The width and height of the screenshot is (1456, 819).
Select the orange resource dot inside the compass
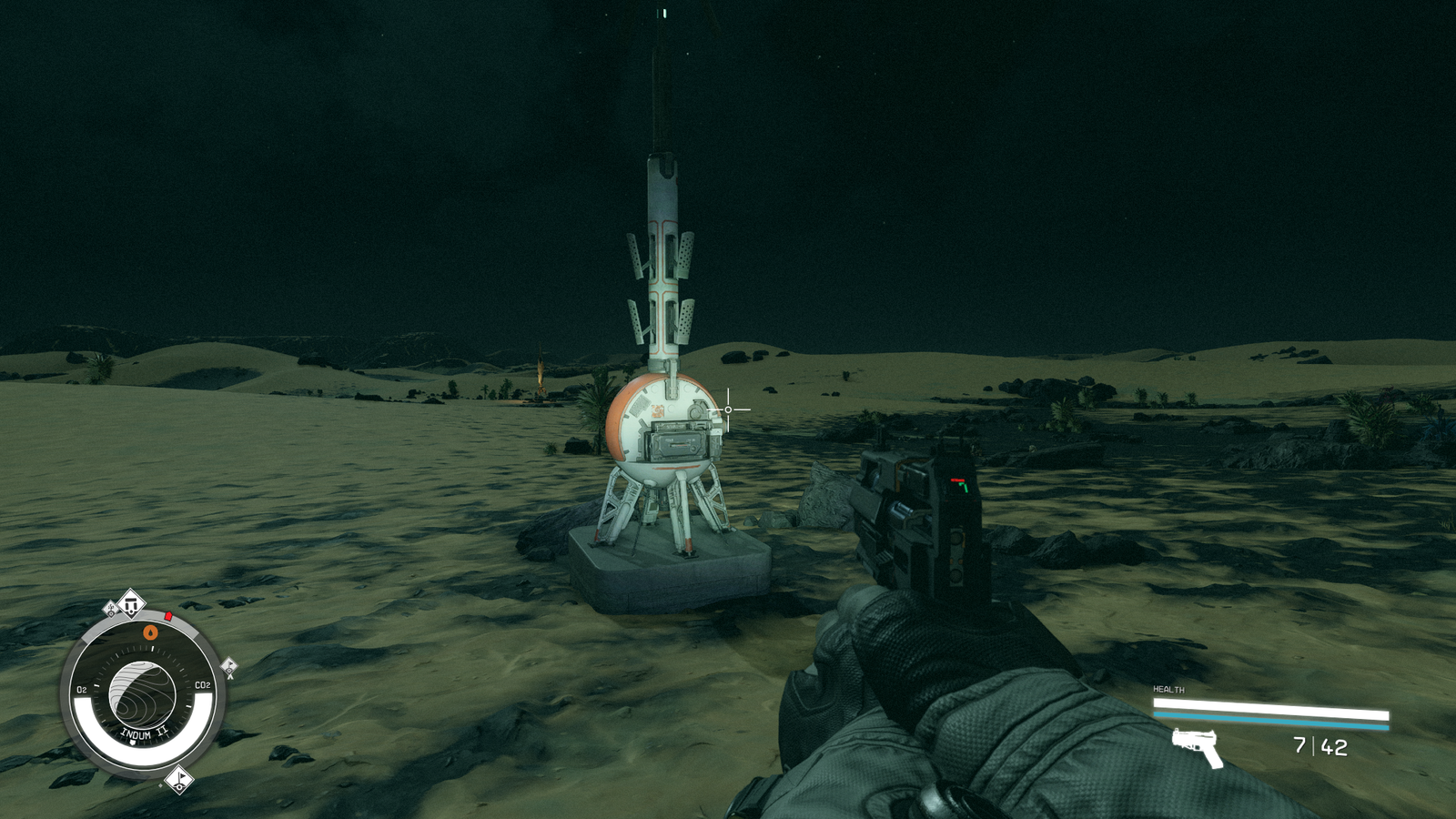pyautogui.click(x=150, y=632)
